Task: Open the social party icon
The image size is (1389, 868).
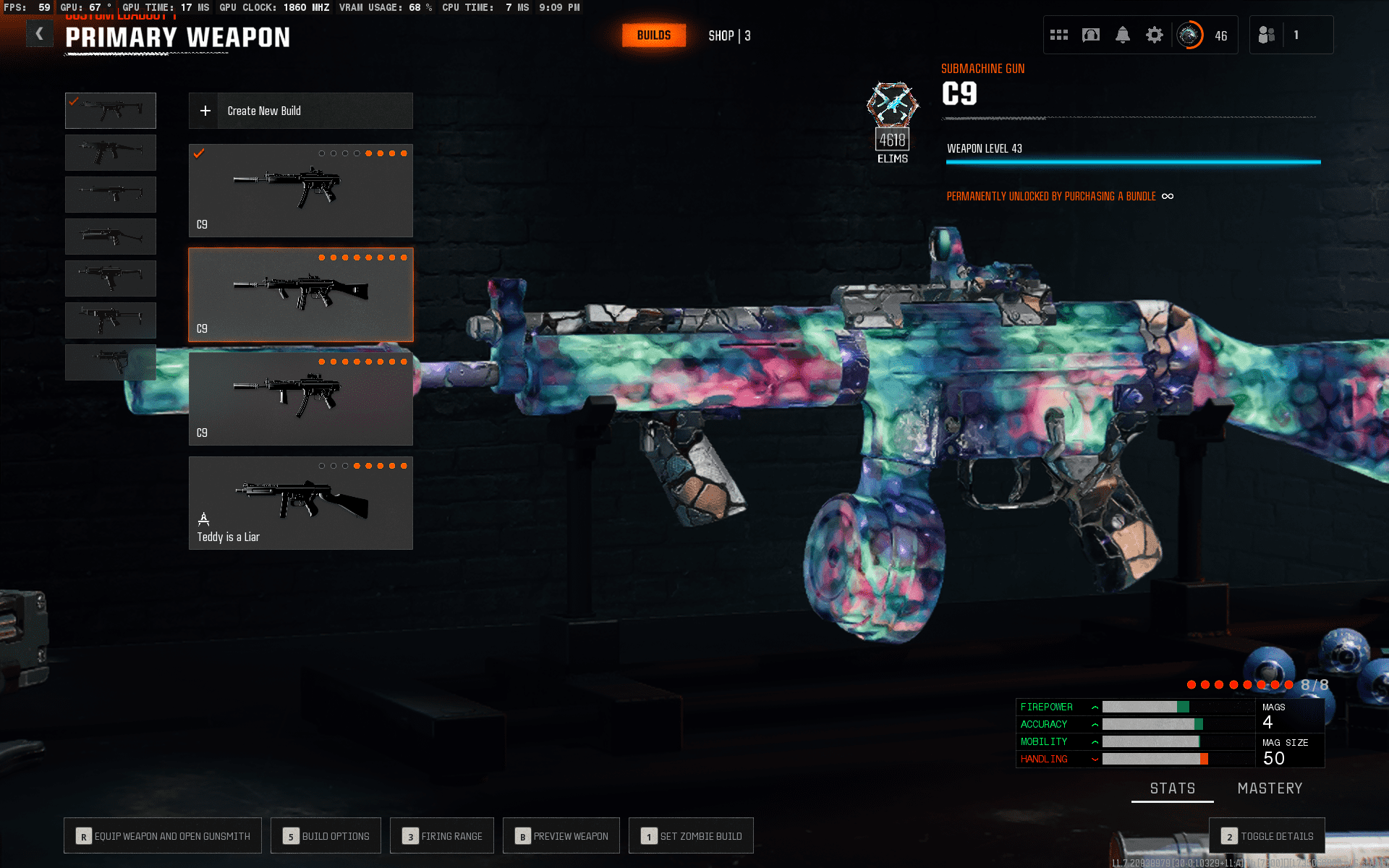Action: [1266, 35]
